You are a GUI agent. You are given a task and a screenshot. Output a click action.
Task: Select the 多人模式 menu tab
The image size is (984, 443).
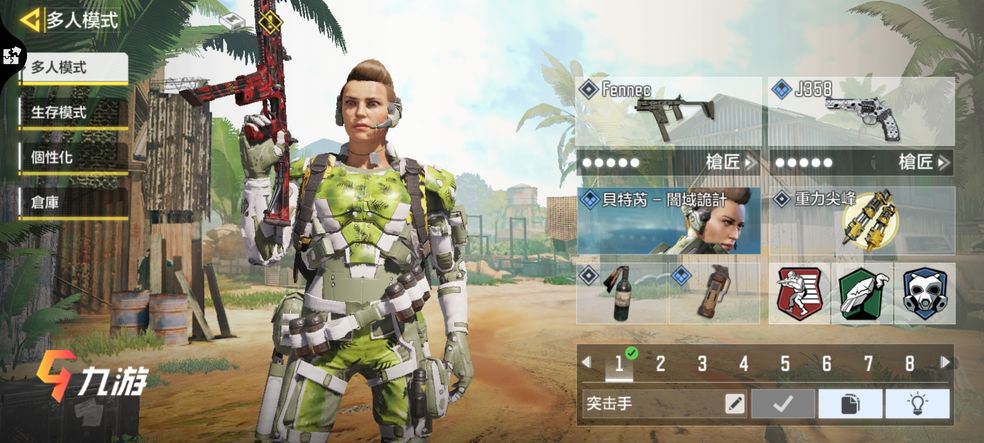click(73, 68)
